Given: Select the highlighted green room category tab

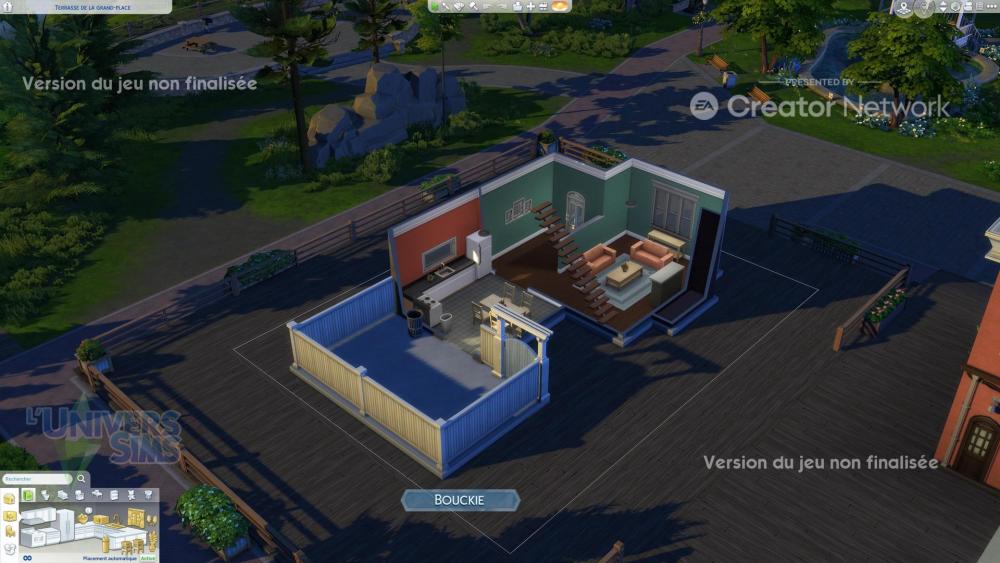Looking at the screenshot, I should coord(29,495).
